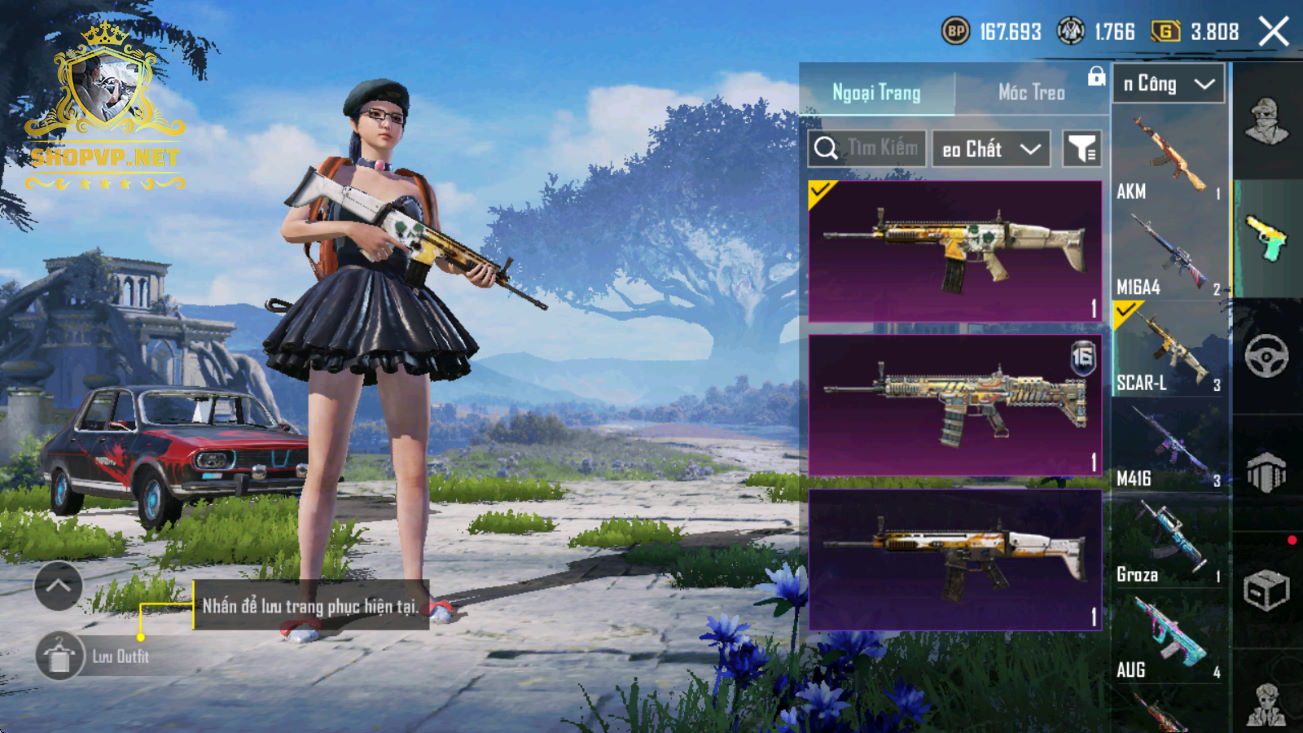Screen dimensions: 1303x733
Task: Pick the M416 weapon entry
Action: (1168, 446)
